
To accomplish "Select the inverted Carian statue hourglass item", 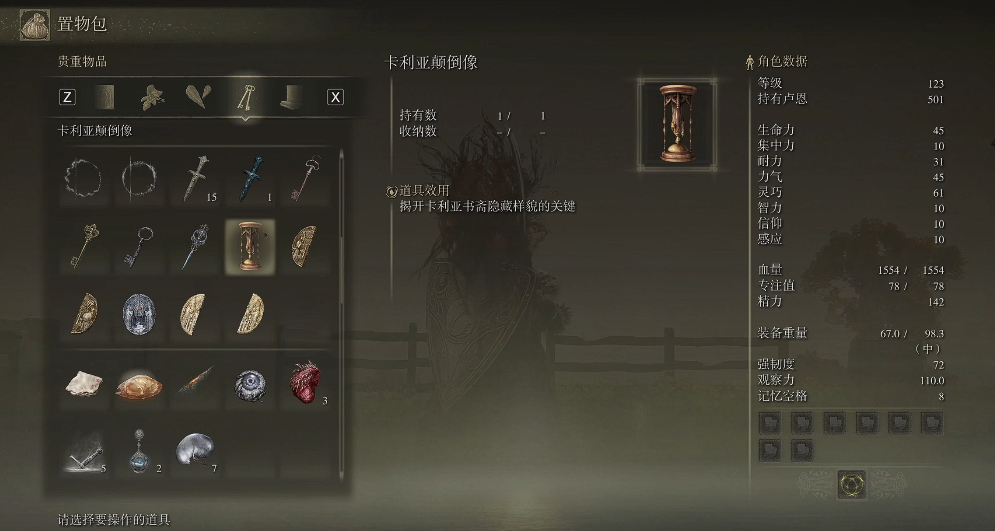I will coord(249,246).
